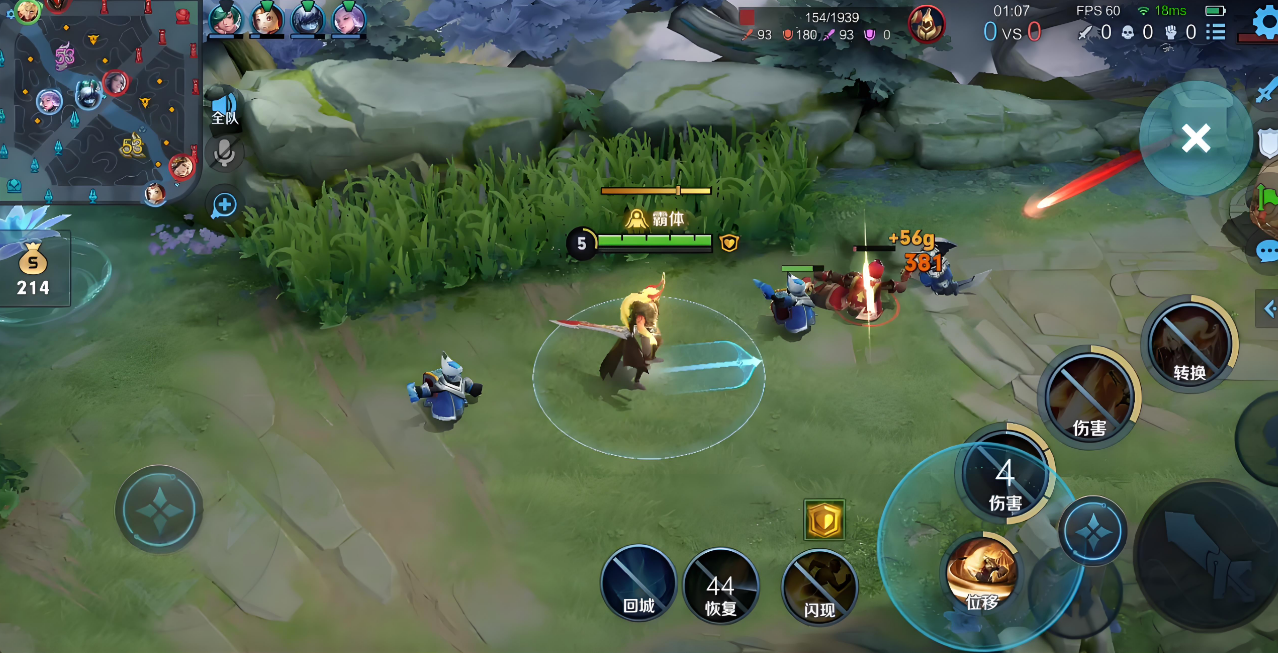Click the round plus icon below the microphone
Screen dimensions: 1278x653
click(x=224, y=205)
